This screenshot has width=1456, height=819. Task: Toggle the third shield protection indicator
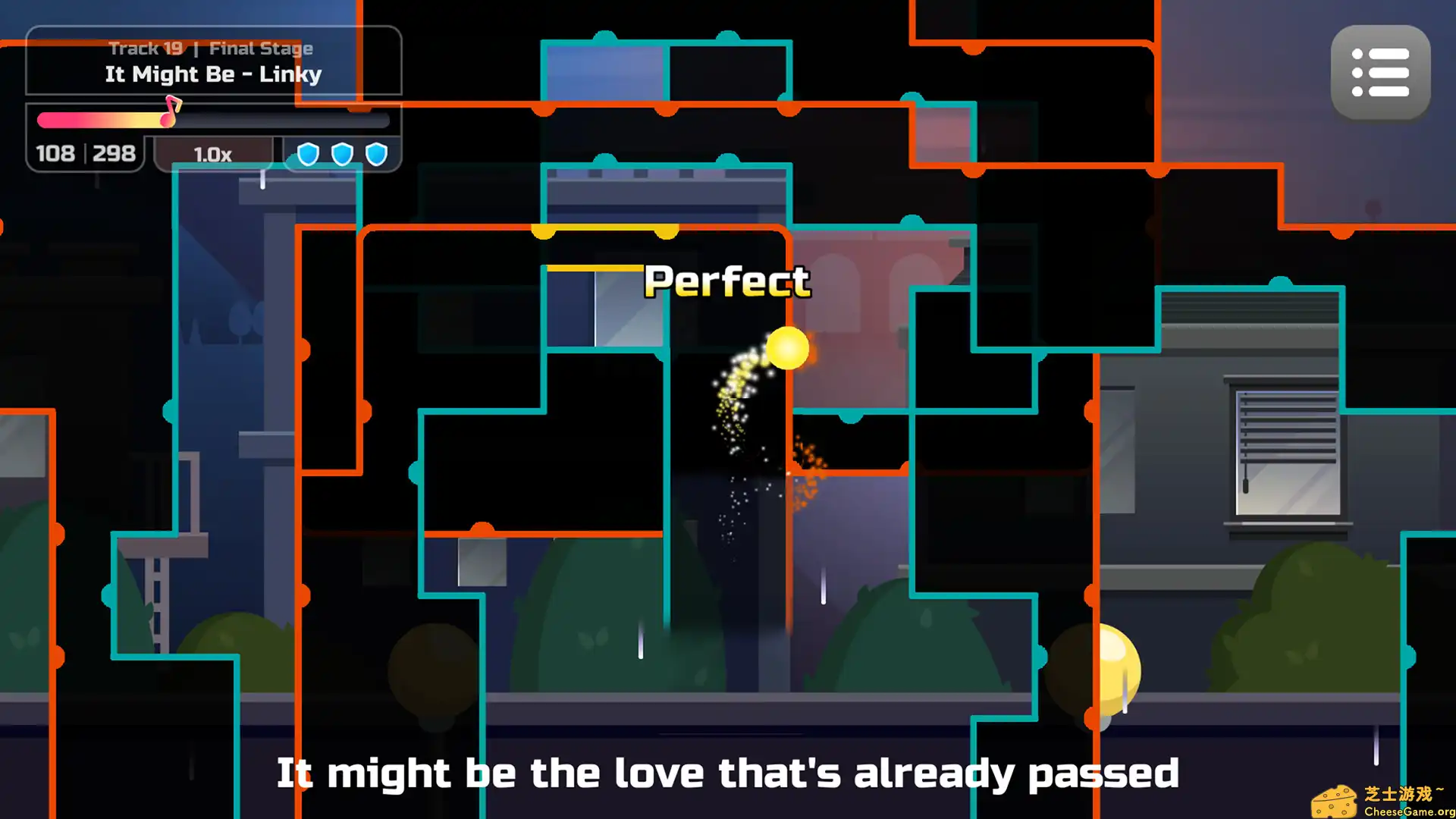377,153
